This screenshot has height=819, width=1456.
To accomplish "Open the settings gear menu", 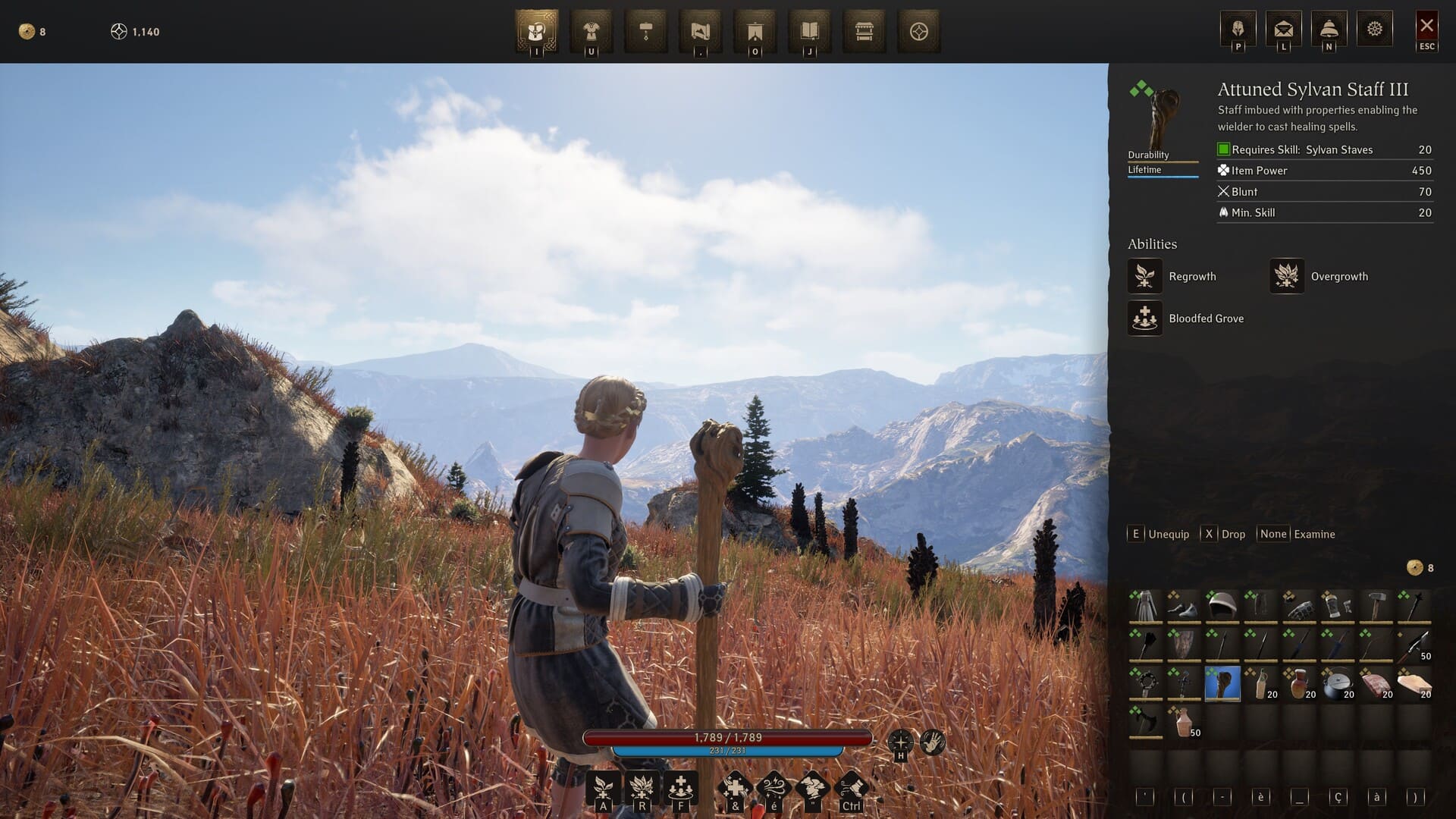I will [x=1374, y=29].
